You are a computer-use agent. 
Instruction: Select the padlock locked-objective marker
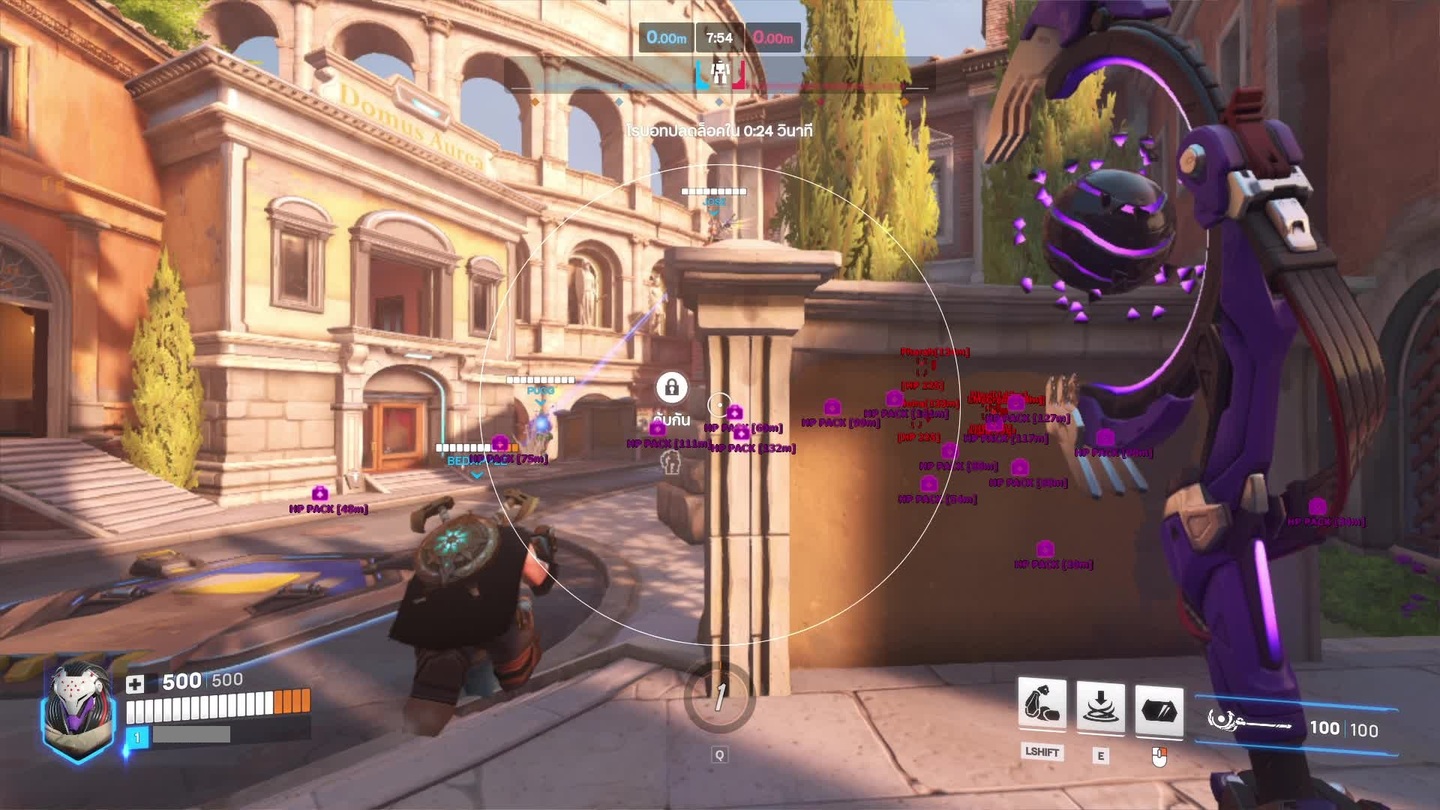pyautogui.click(x=671, y=387)
